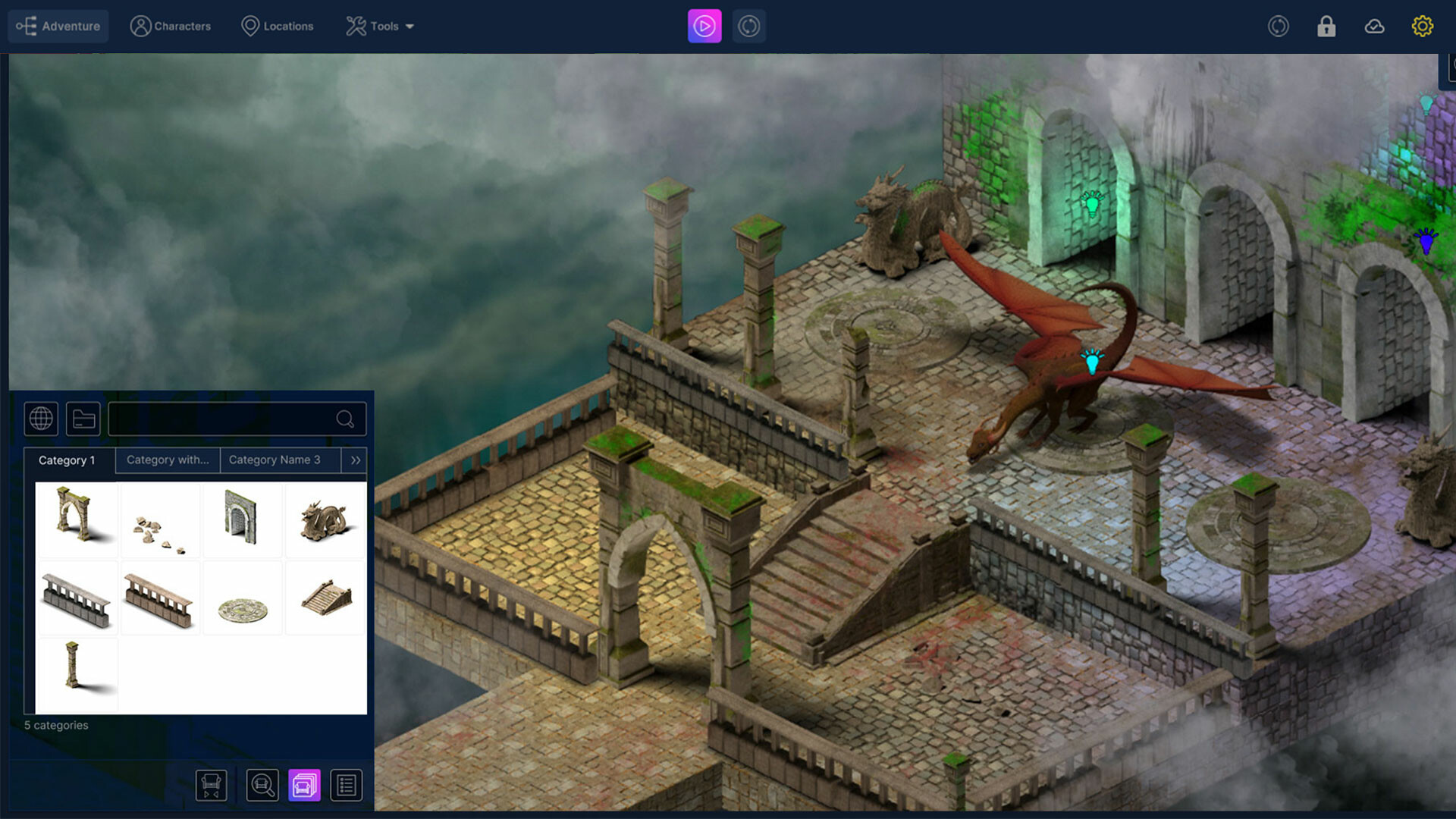Select the furniture props icon with arrows
The image size is (1456, 819).
(212, 785)
